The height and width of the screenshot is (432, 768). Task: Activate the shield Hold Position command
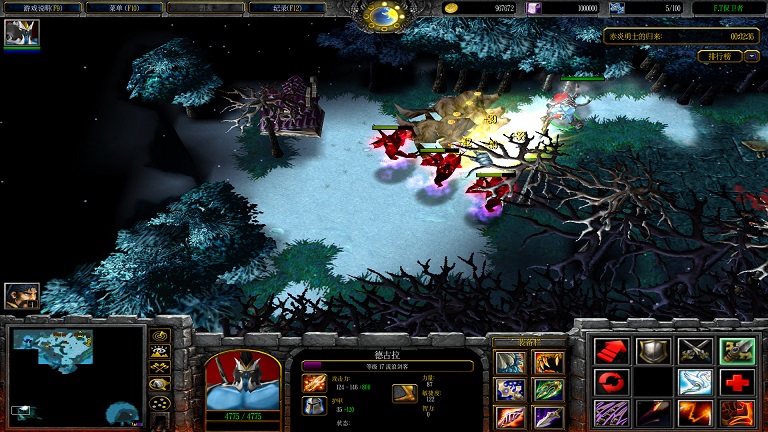(x=651, y=350)
